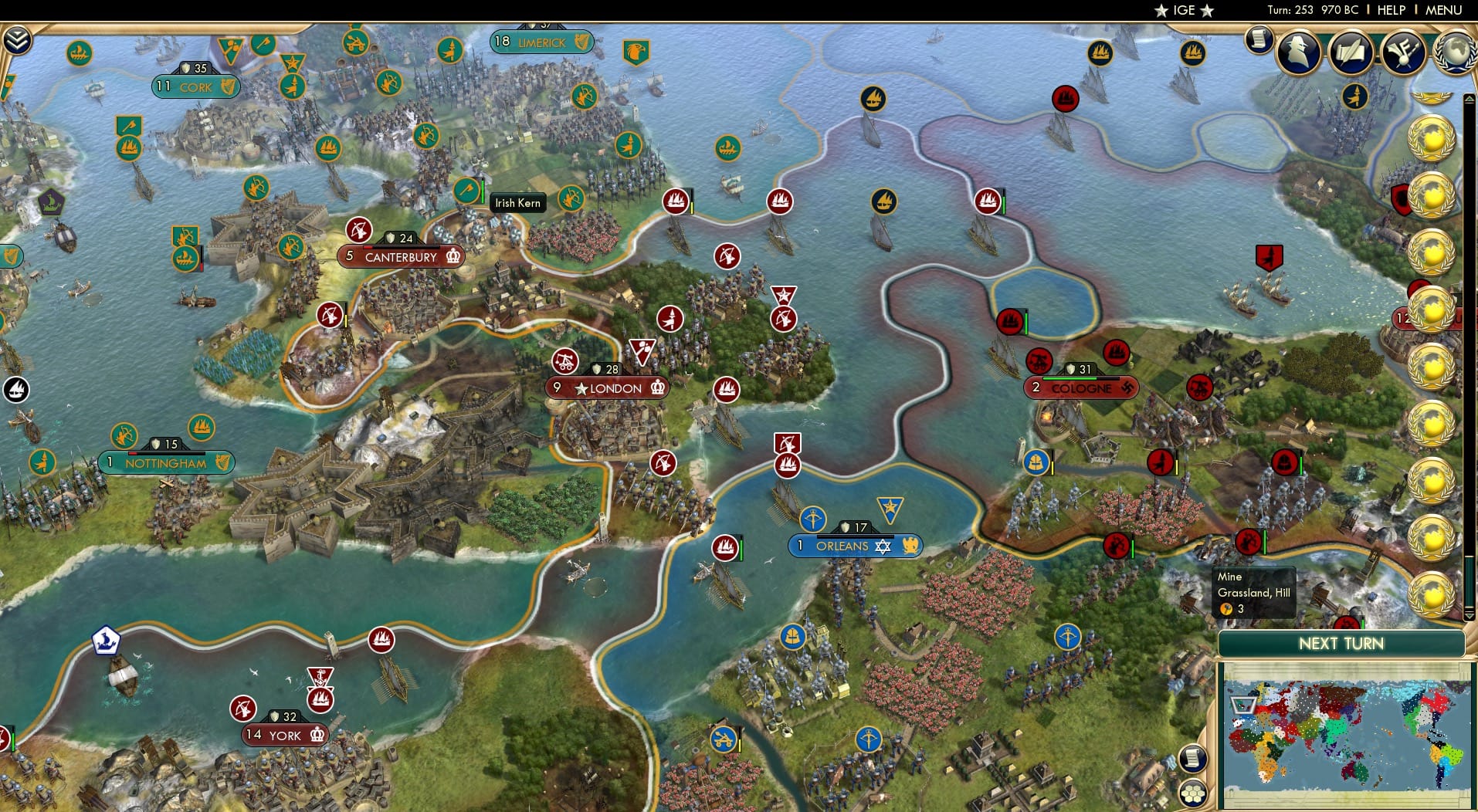The width and height of the screenshot is (1478, 812).
Task: Click HELP in the top bar
Action: pyautogui.click(x=1392, y=10)
